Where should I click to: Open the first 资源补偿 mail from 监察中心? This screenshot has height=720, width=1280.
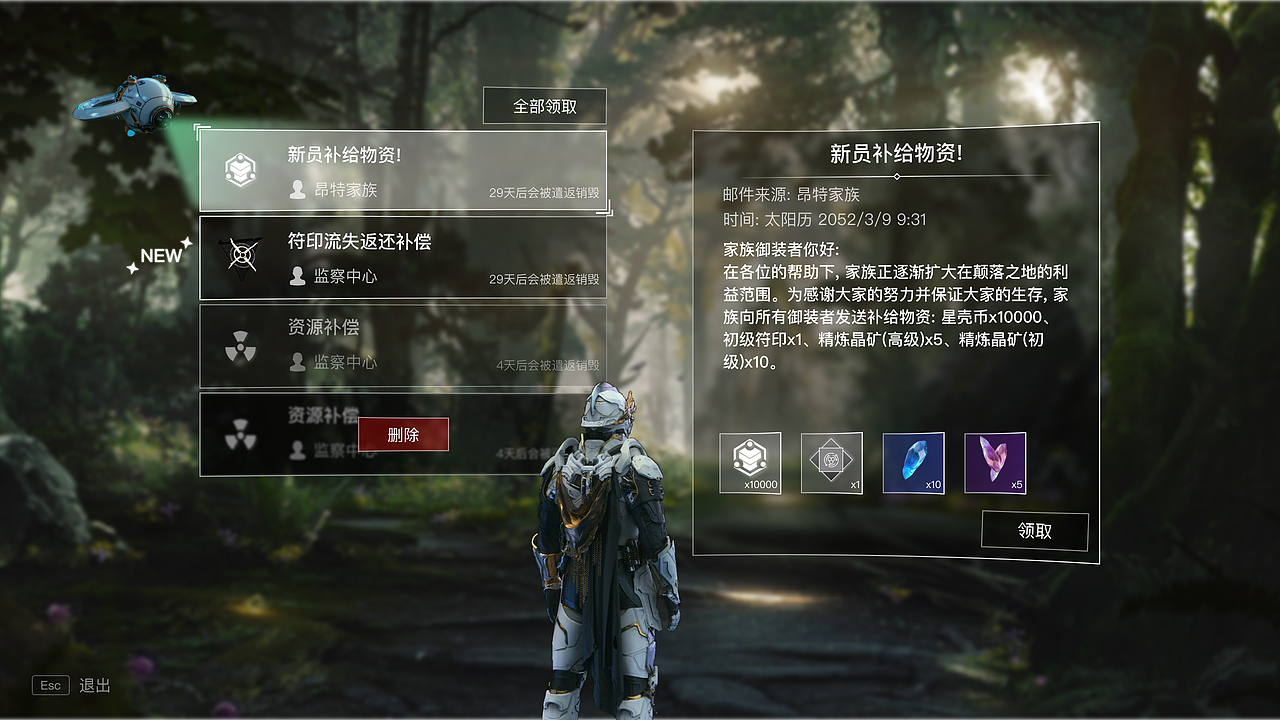[x=400, y=345]
